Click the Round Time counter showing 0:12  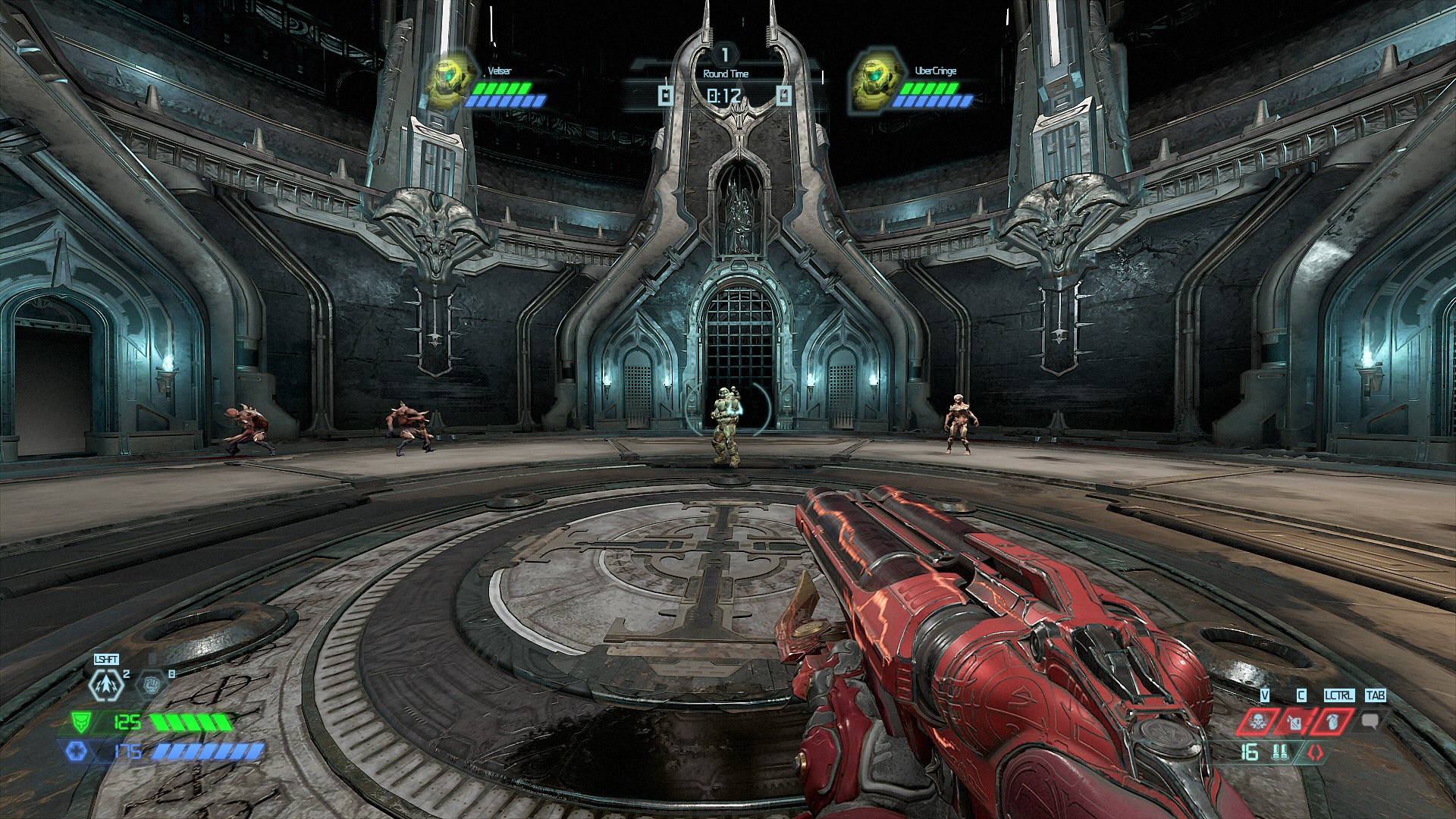point(724,95)
